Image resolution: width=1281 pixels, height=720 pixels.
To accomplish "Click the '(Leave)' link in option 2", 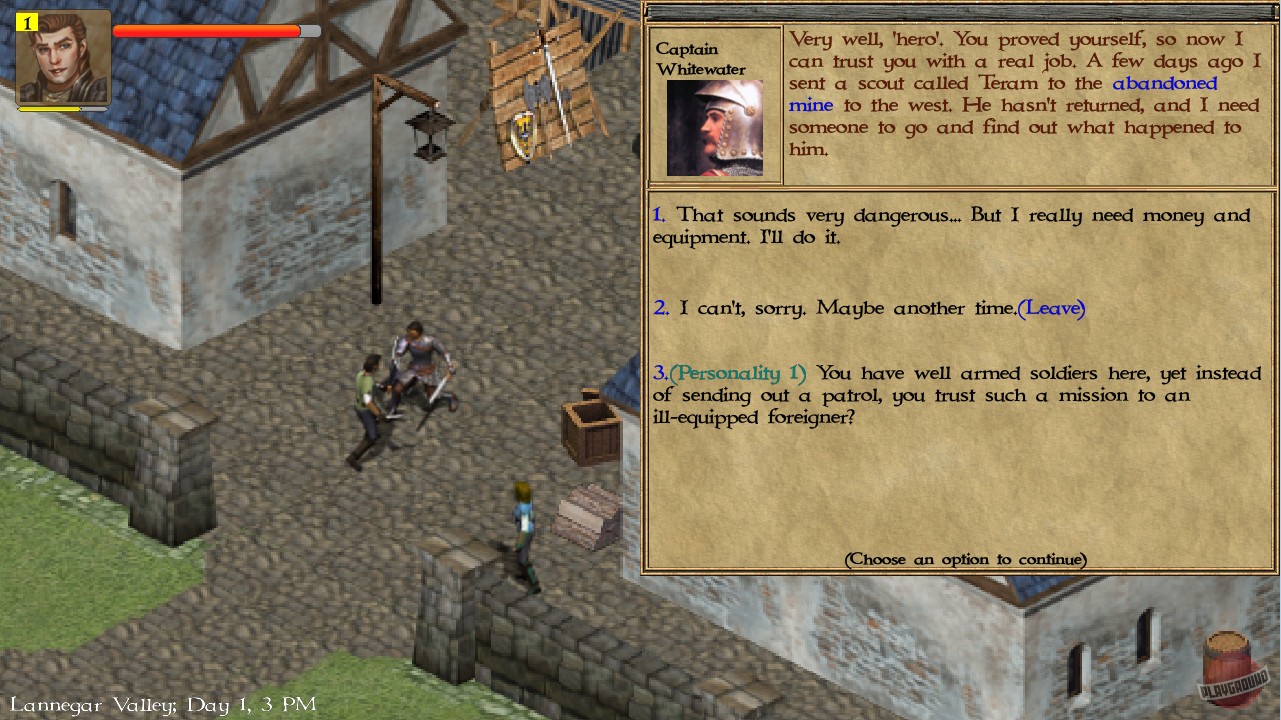I will (x=1051, y=308).
